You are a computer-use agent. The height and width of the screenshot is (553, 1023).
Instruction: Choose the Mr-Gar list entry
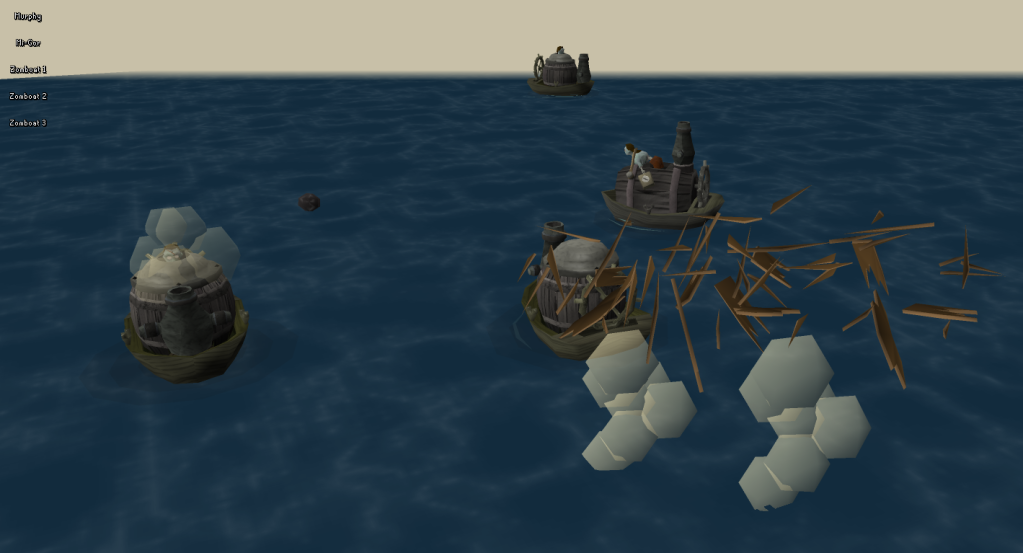point(28,44)
